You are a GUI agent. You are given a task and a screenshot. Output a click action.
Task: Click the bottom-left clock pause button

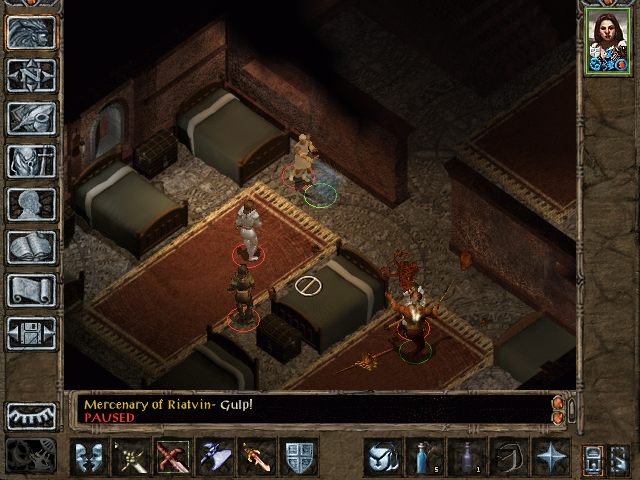pyautogui.click(x=31, y=457)
